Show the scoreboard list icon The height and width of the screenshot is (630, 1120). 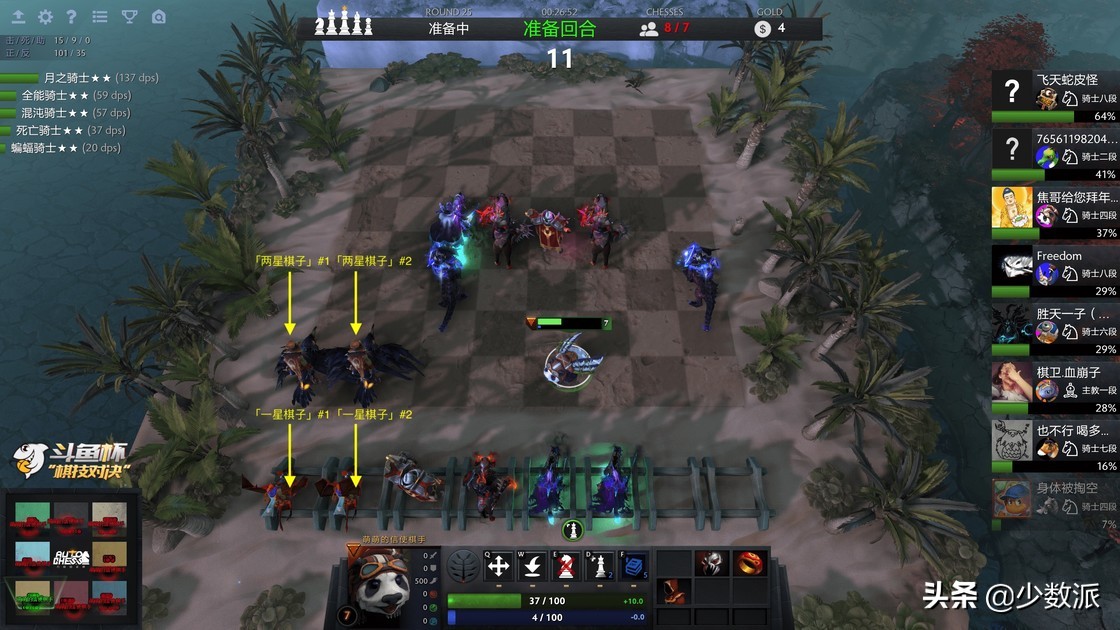coord(100,17)
